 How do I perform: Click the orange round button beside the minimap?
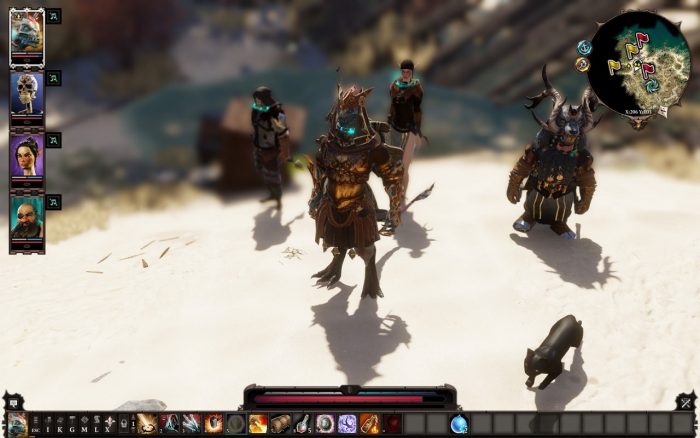point(582,64)
